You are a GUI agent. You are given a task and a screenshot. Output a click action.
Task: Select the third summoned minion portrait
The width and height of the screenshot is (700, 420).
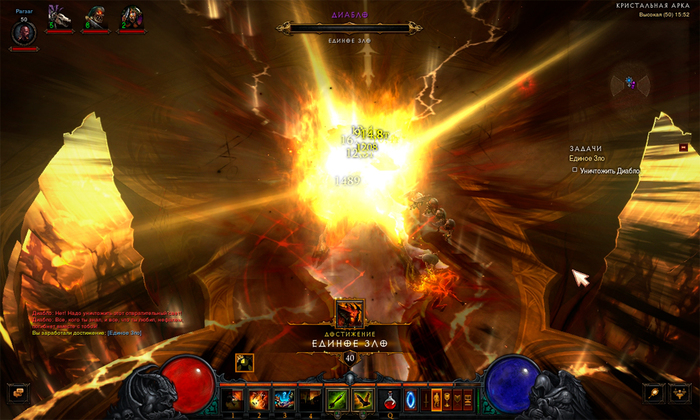pyautogui.click(x=129, y=17)
